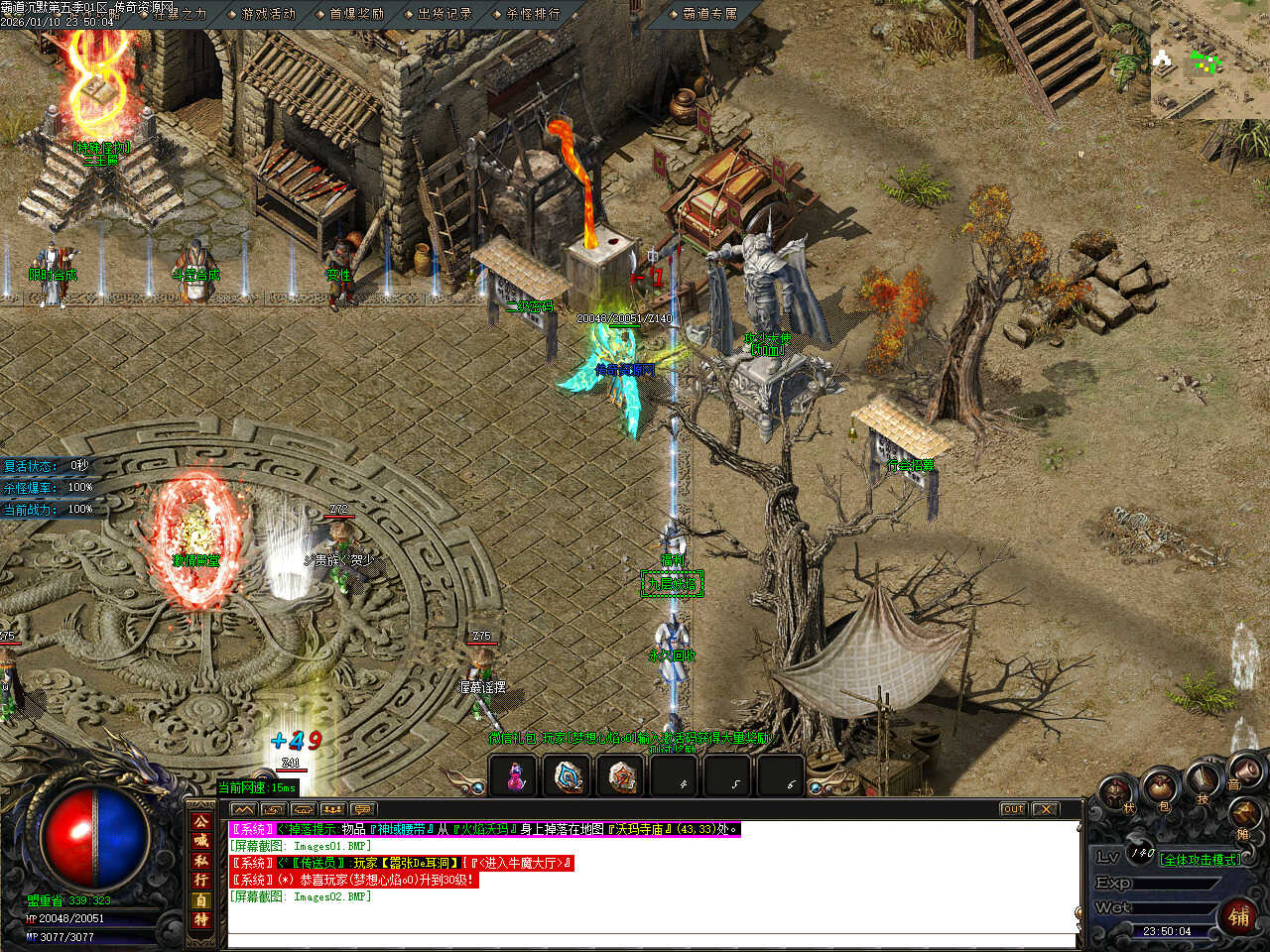1270x952 pixels.
Task: Open the 霸道专属 exclusive menu
Action: pos(709,14)
